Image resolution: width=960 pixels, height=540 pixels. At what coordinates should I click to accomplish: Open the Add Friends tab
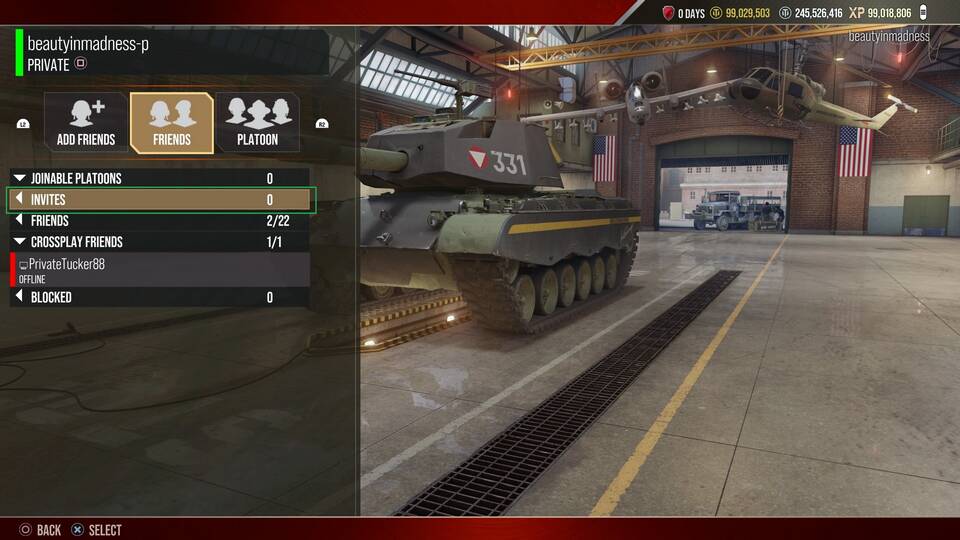86,123
